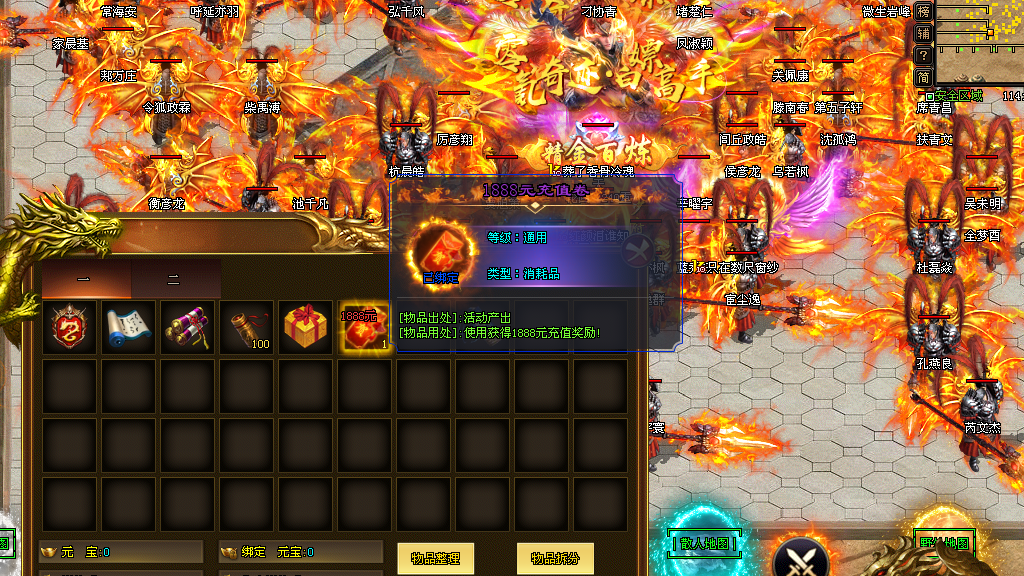Open the 辅 assist button
1024x576 pixels.
pyautogui.click(x=924, y=33)
